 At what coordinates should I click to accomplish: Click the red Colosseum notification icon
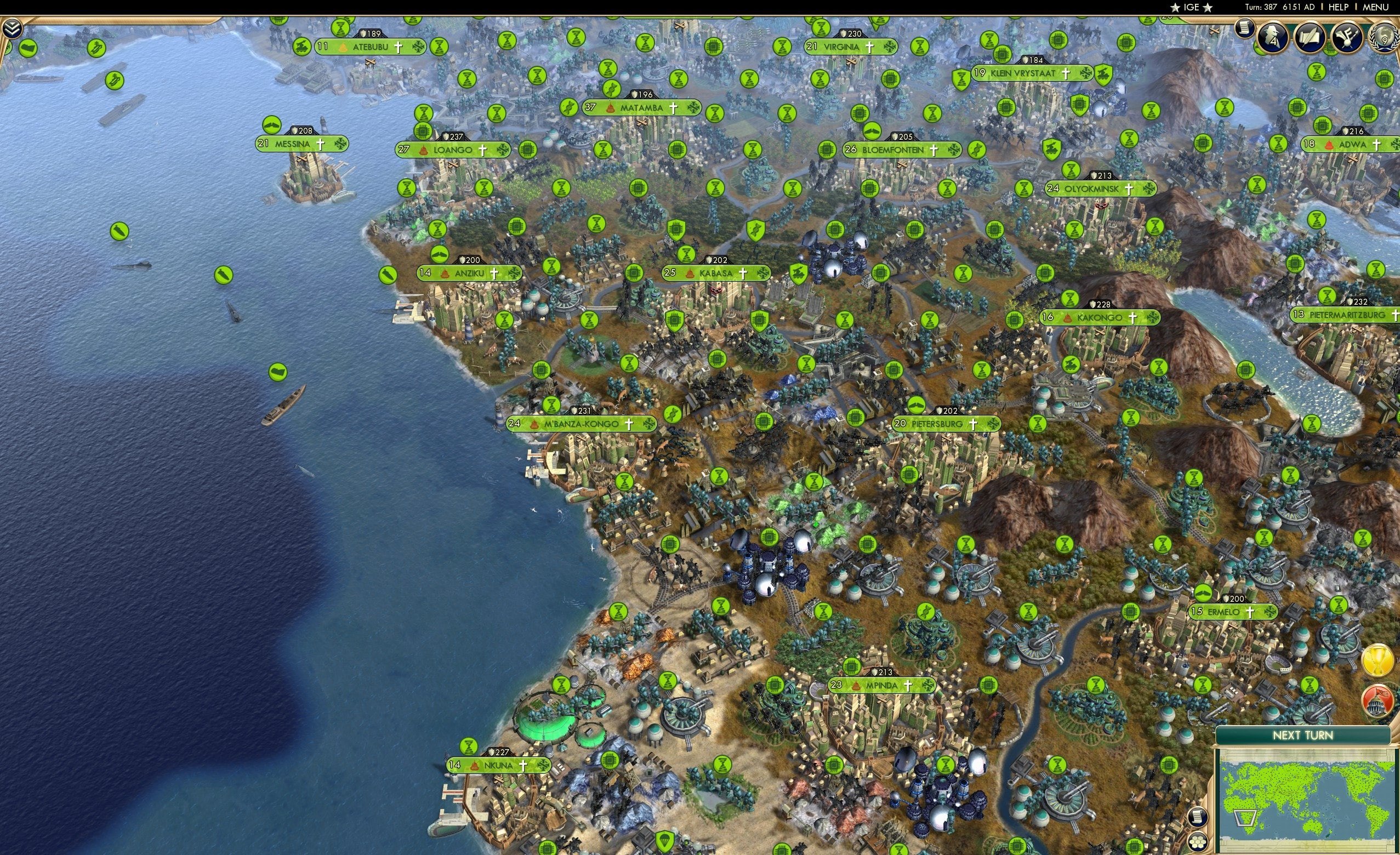1378,702
